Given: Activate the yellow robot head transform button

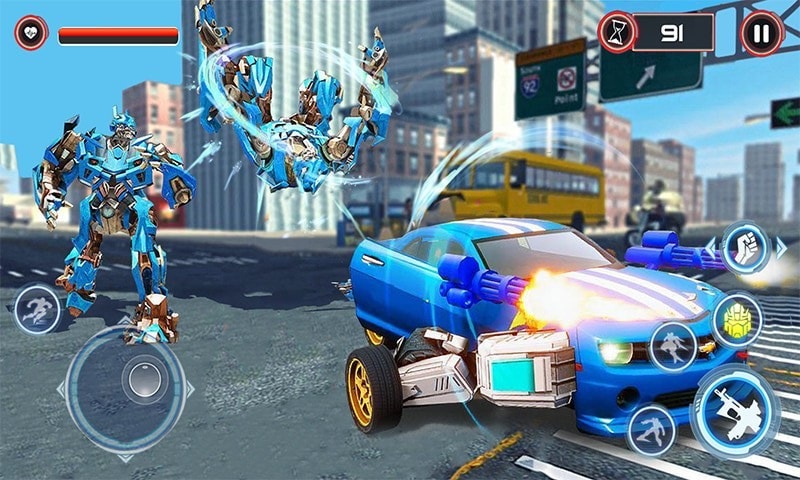Looking at the screenshot, I should (738, 320).
